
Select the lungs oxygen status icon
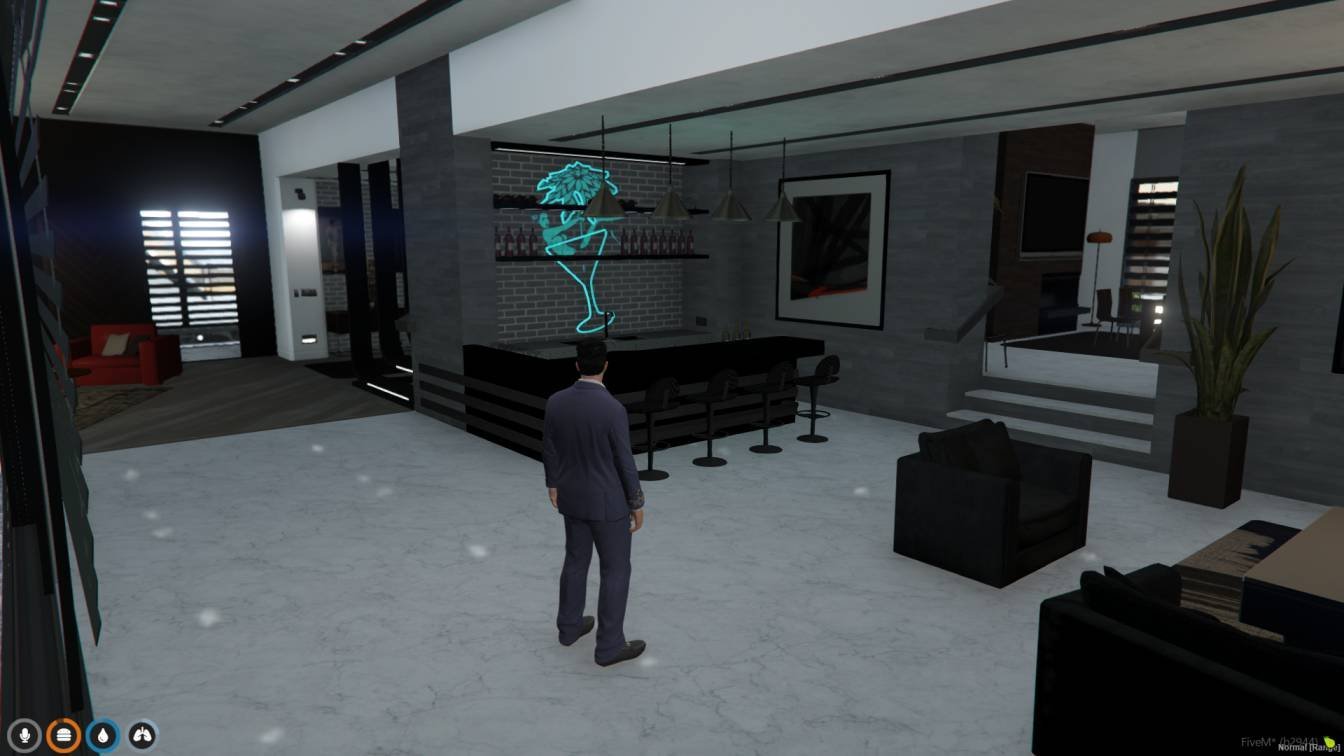(x=142, y=736)
